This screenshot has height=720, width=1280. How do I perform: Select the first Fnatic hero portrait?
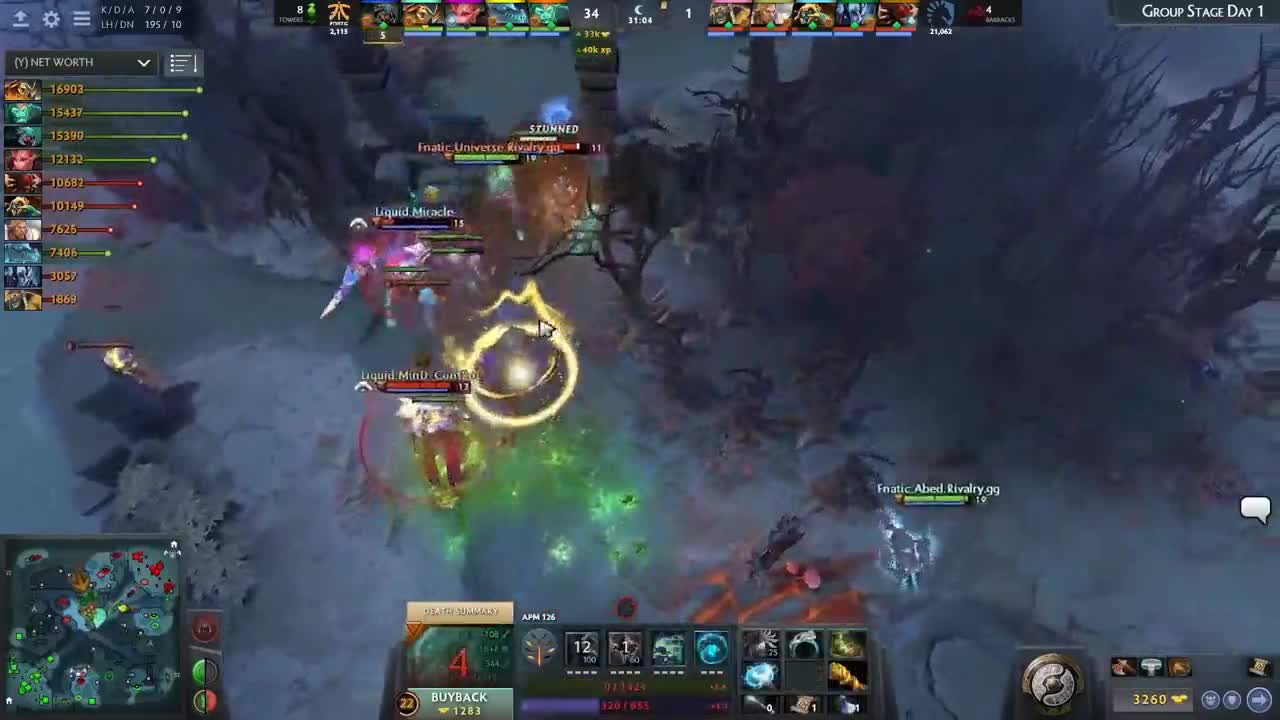pos(381,15)
